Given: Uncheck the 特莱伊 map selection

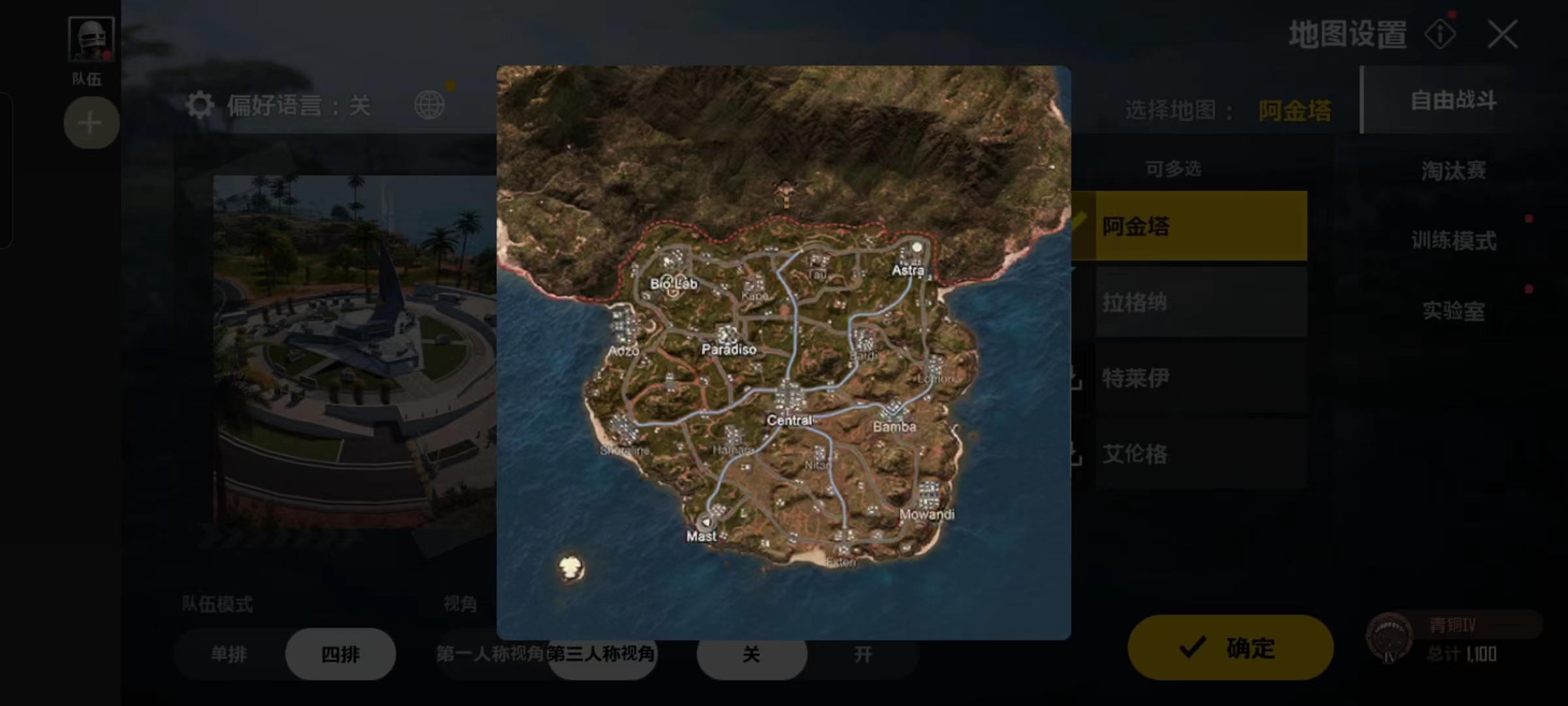Looking at the screenshot, I should coord(1201,378).
